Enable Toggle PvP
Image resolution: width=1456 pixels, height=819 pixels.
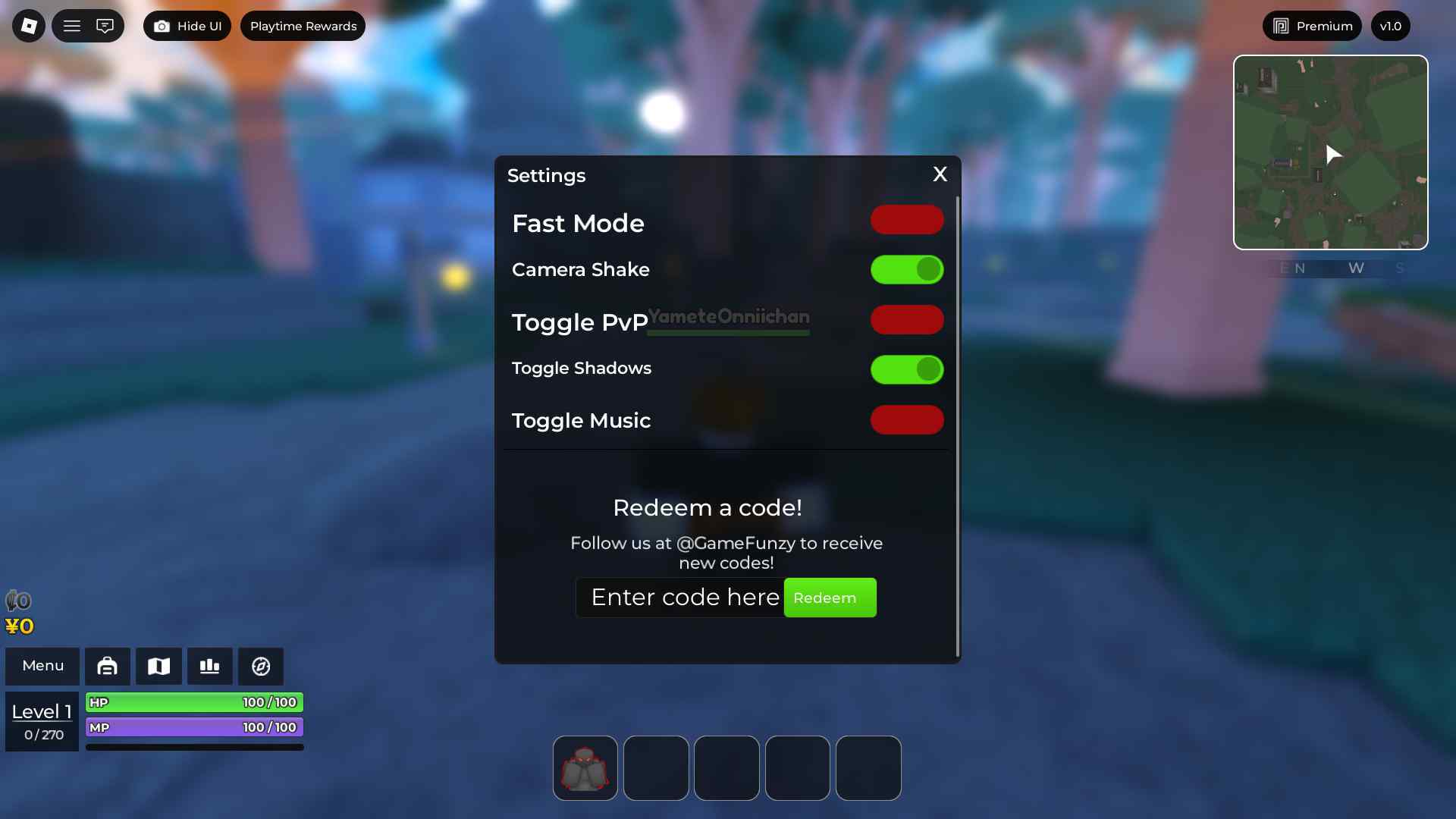tap(907, 319)
